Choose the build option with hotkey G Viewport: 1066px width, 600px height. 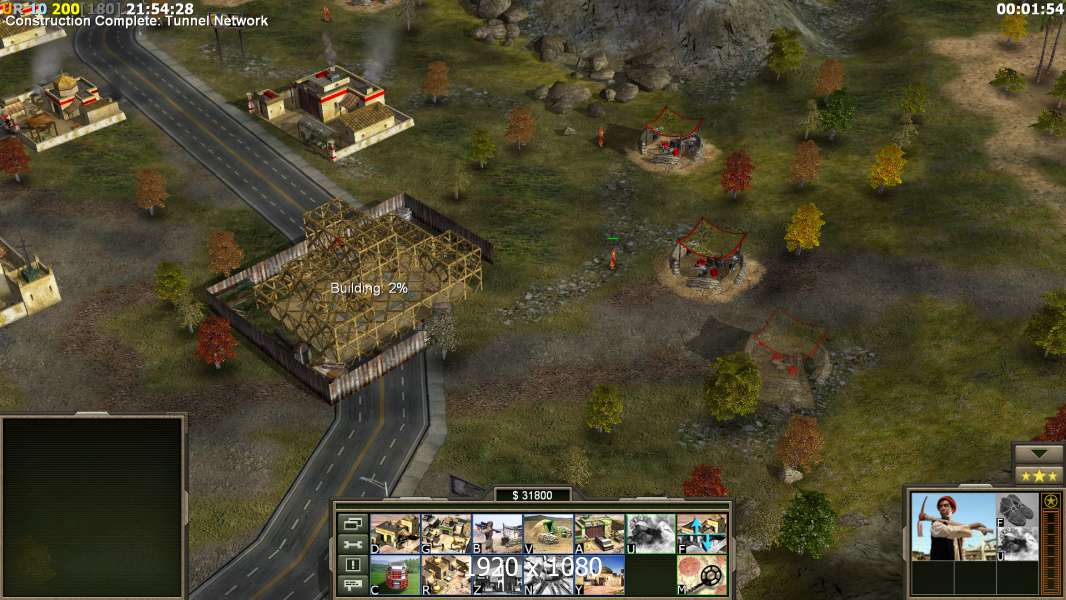[446, 534]
